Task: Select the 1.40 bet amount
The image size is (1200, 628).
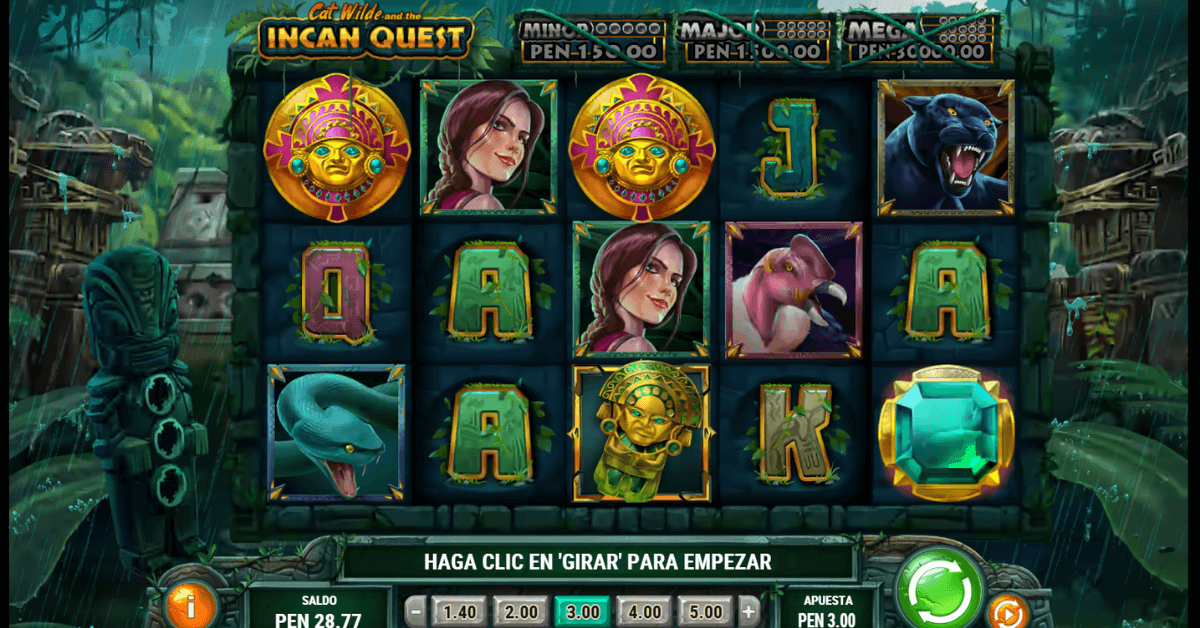Action: pos(460,611)
